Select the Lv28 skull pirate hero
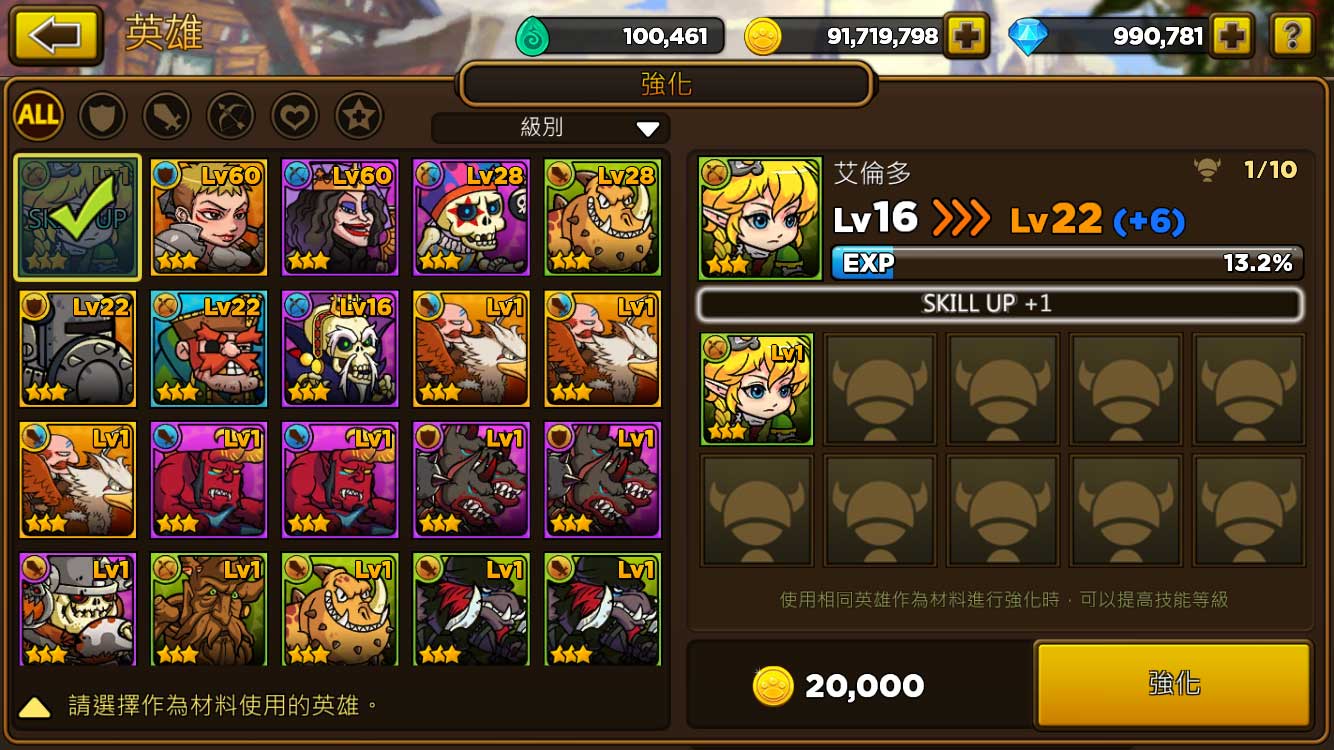This screenshot has height=750, width=1334. coord(471,217)
